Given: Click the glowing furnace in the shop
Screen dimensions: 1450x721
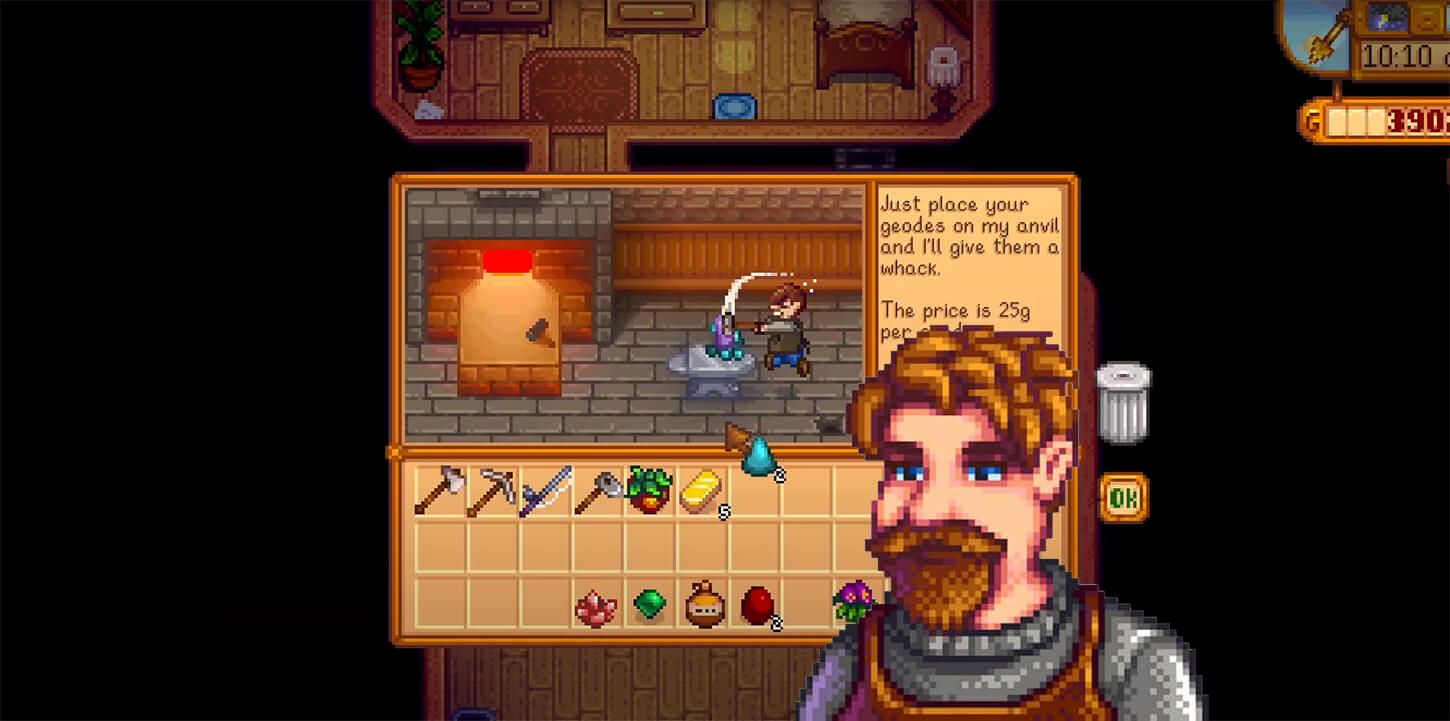Looking at the screenshot, I should pos(510,300).
